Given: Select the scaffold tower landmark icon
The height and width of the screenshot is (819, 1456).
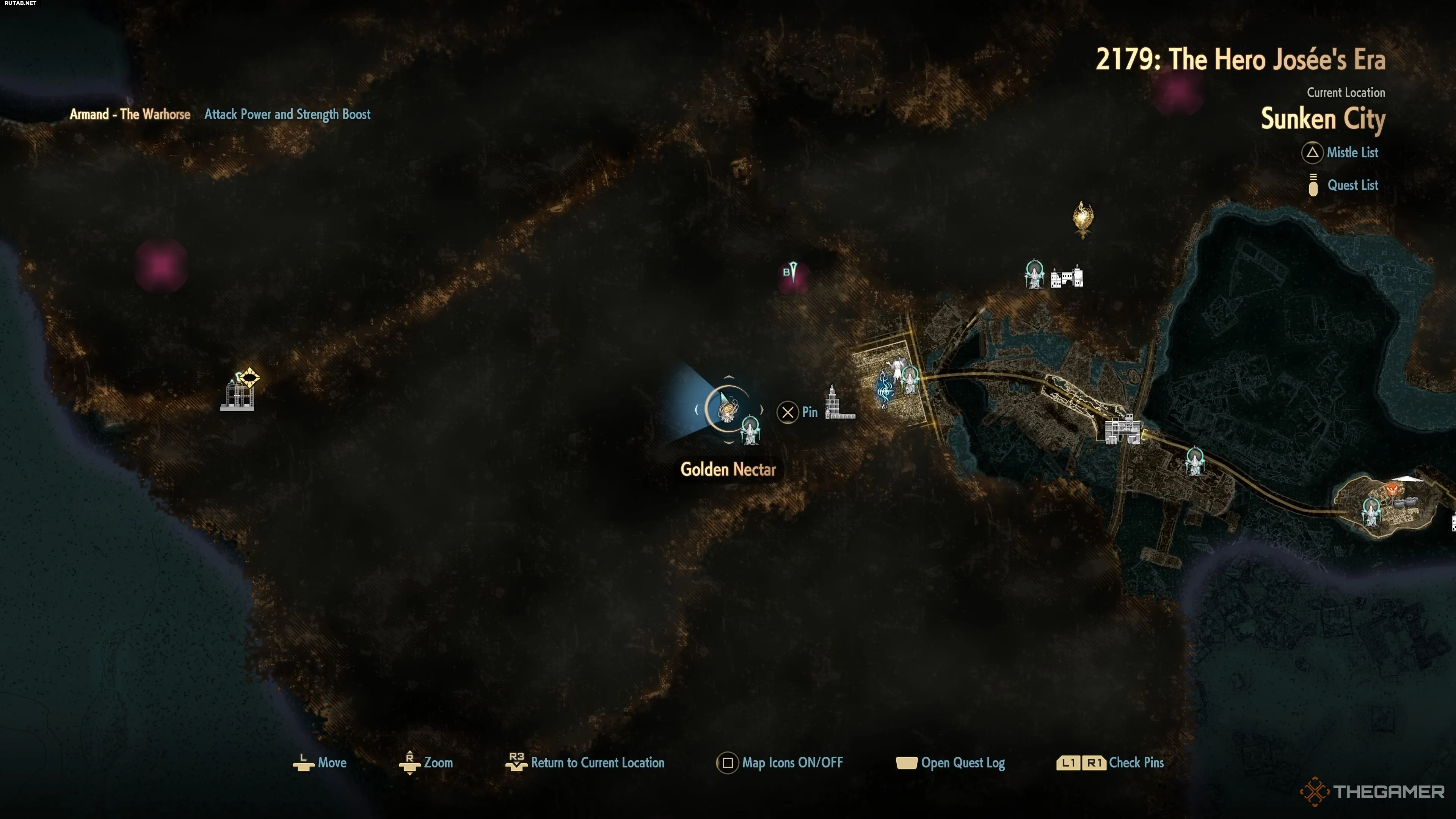Looking at the screenshot, I should click(237, 395).
